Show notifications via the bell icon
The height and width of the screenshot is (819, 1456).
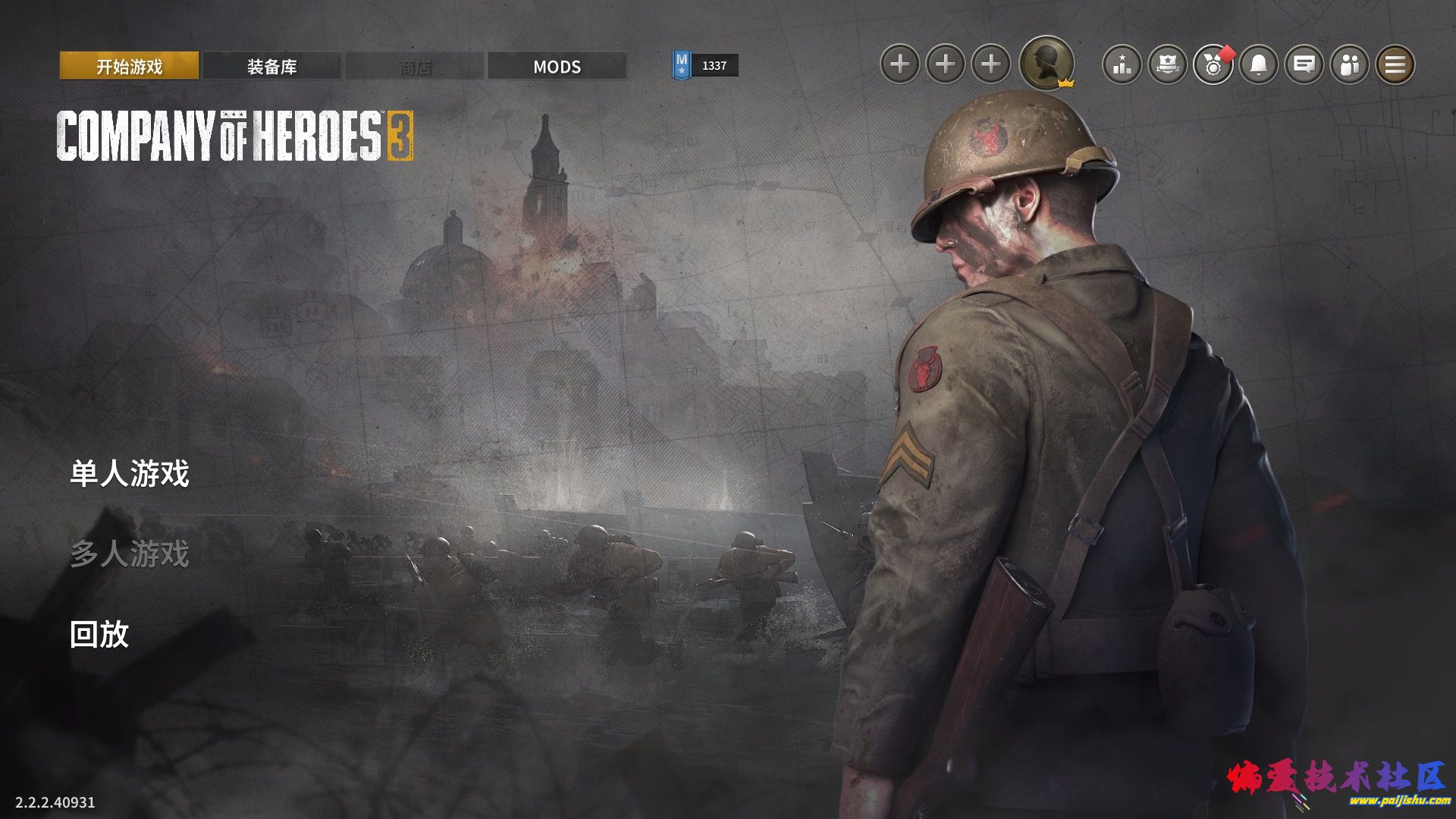click(x=1259, y=64)
